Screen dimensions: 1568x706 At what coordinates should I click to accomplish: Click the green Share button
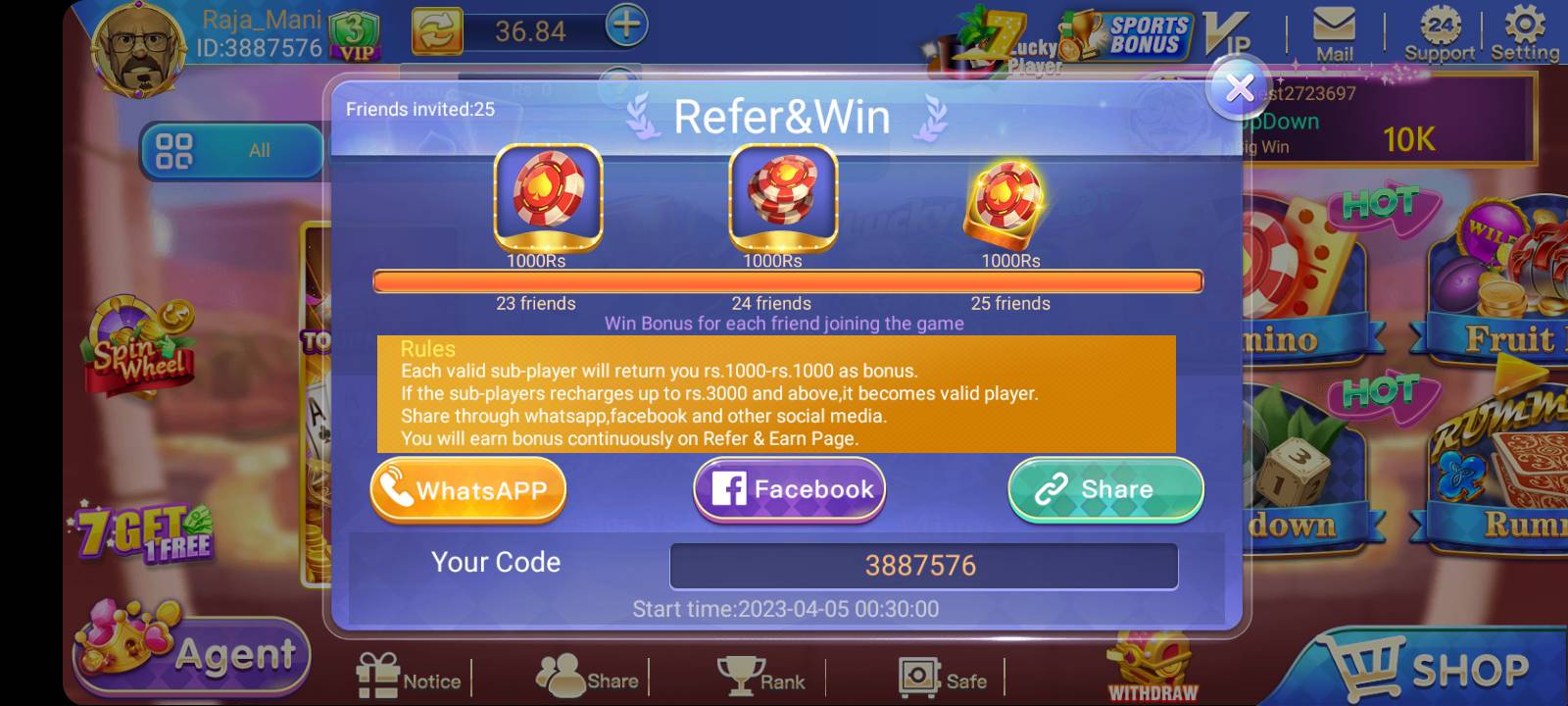click(1104, 488)
